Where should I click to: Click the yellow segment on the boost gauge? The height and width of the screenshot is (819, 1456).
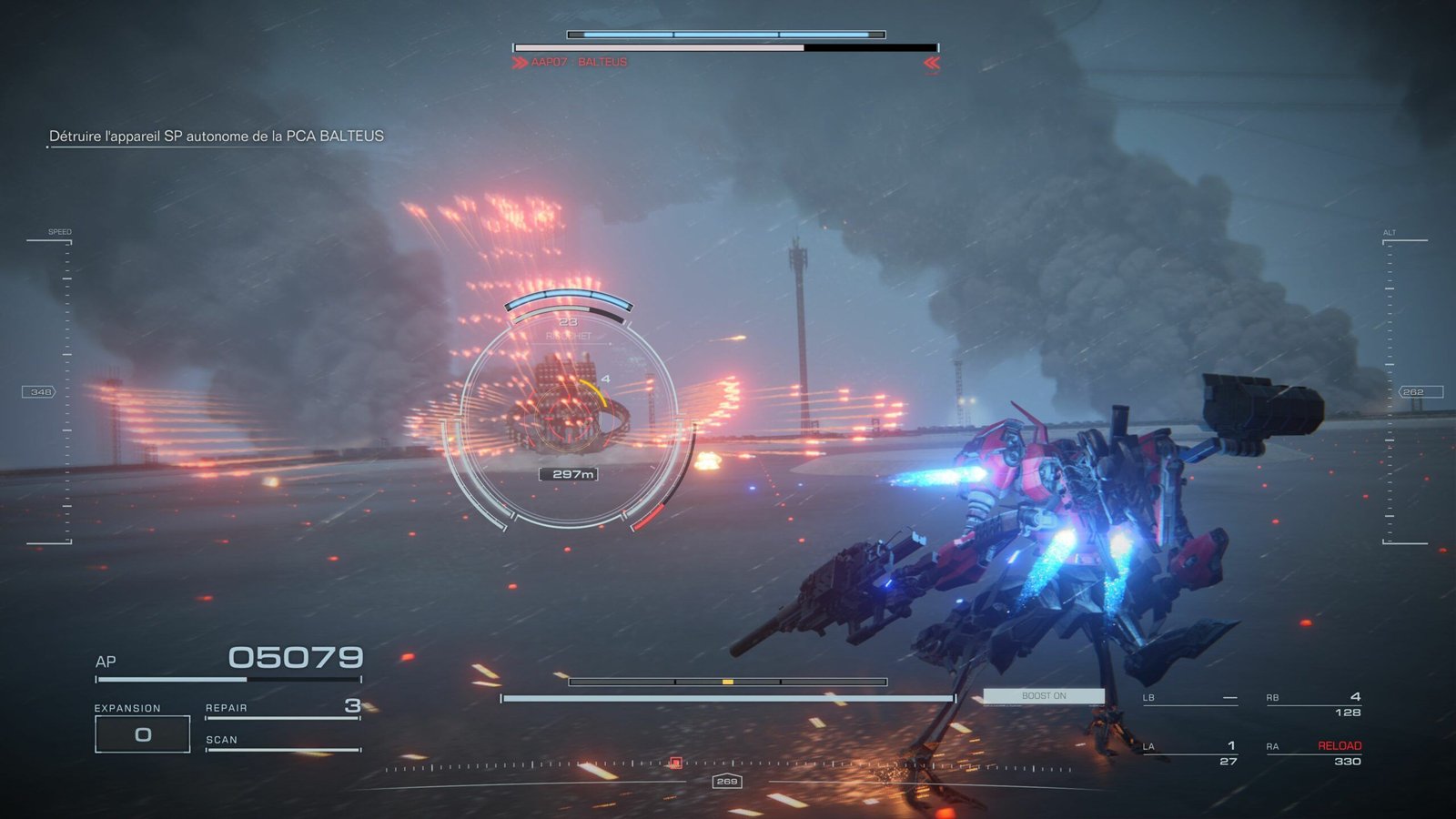(728, 681)
